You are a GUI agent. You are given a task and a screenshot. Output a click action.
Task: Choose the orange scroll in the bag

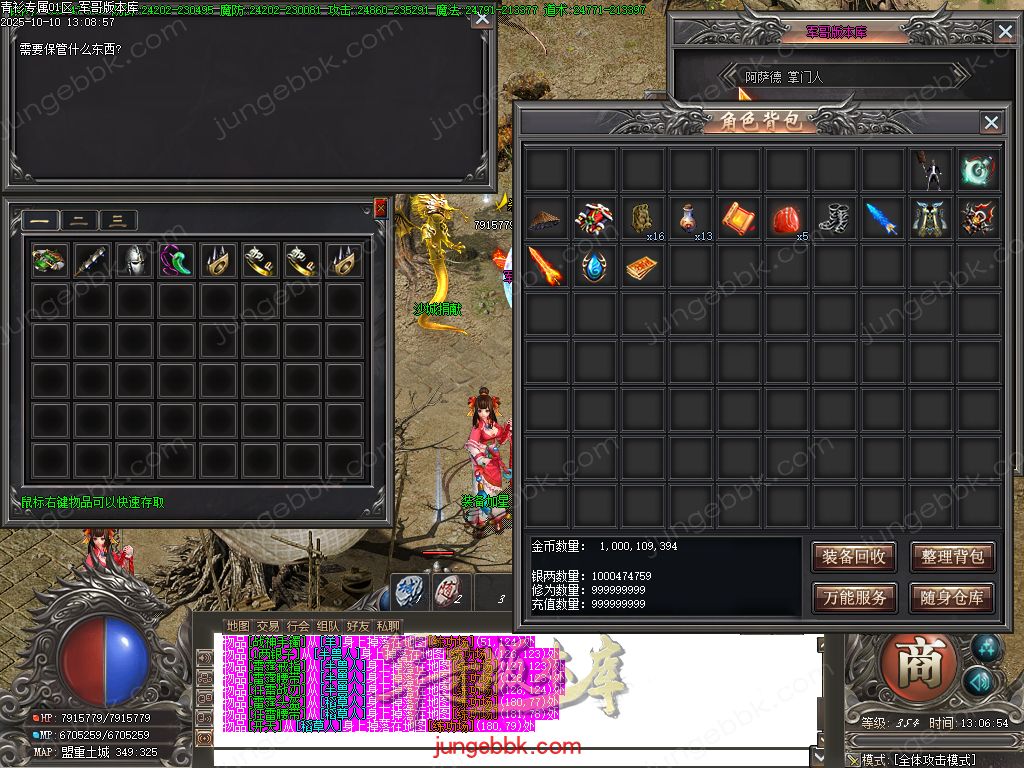(x=738, y=218)
